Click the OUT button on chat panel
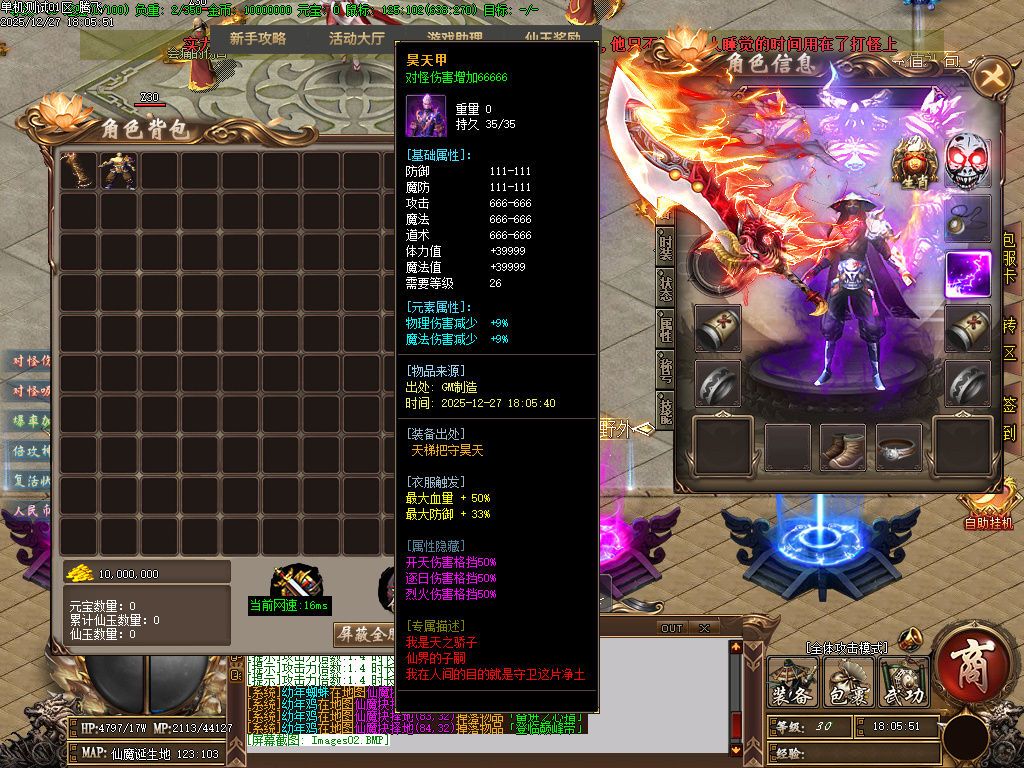This screenshot has height=768, width=1024. point(672,628)
